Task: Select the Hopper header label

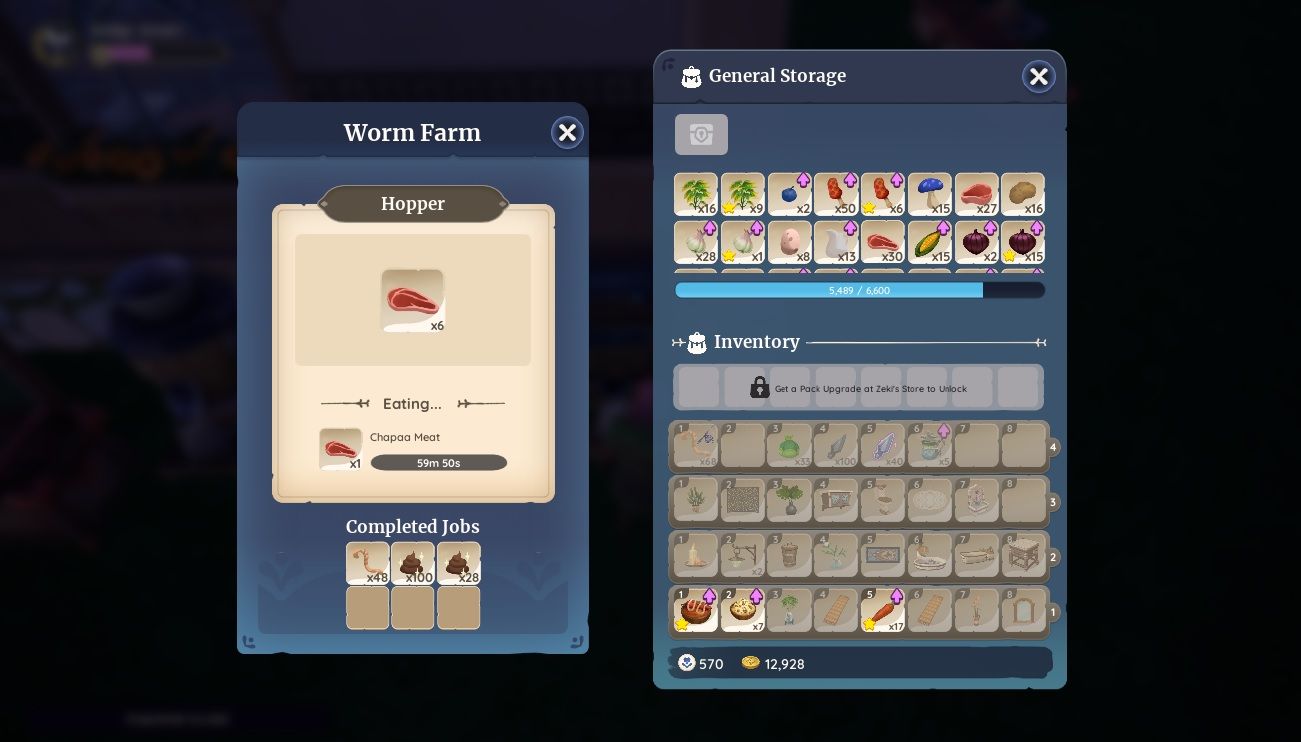Action: pos(412,204)
